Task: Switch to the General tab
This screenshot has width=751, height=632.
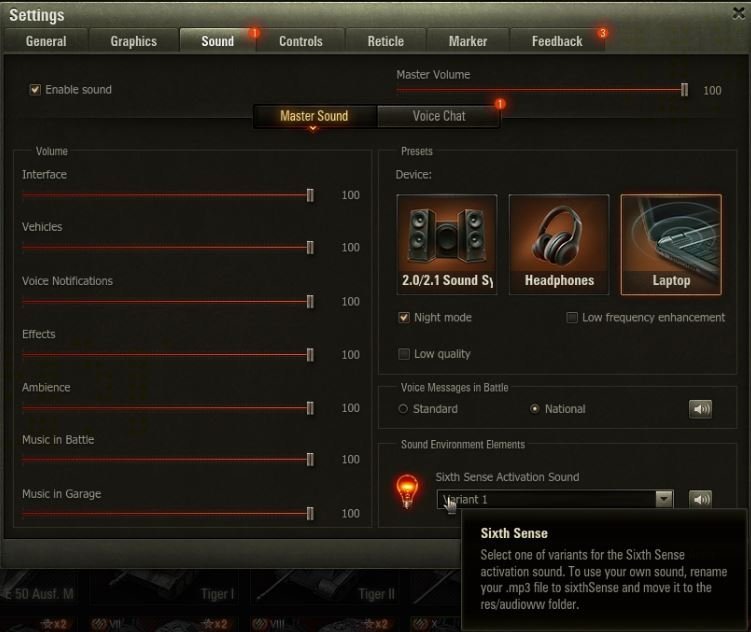Action: point(46,41)
